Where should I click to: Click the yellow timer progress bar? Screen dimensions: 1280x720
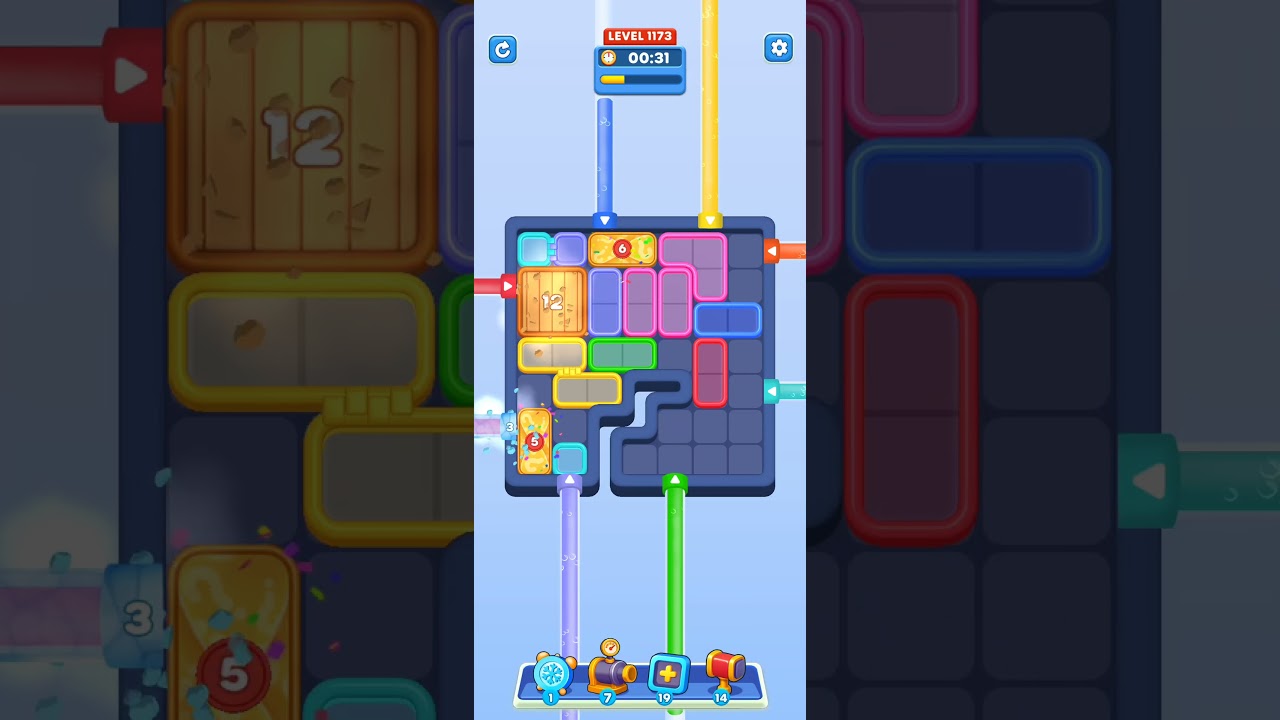point(614,78)
